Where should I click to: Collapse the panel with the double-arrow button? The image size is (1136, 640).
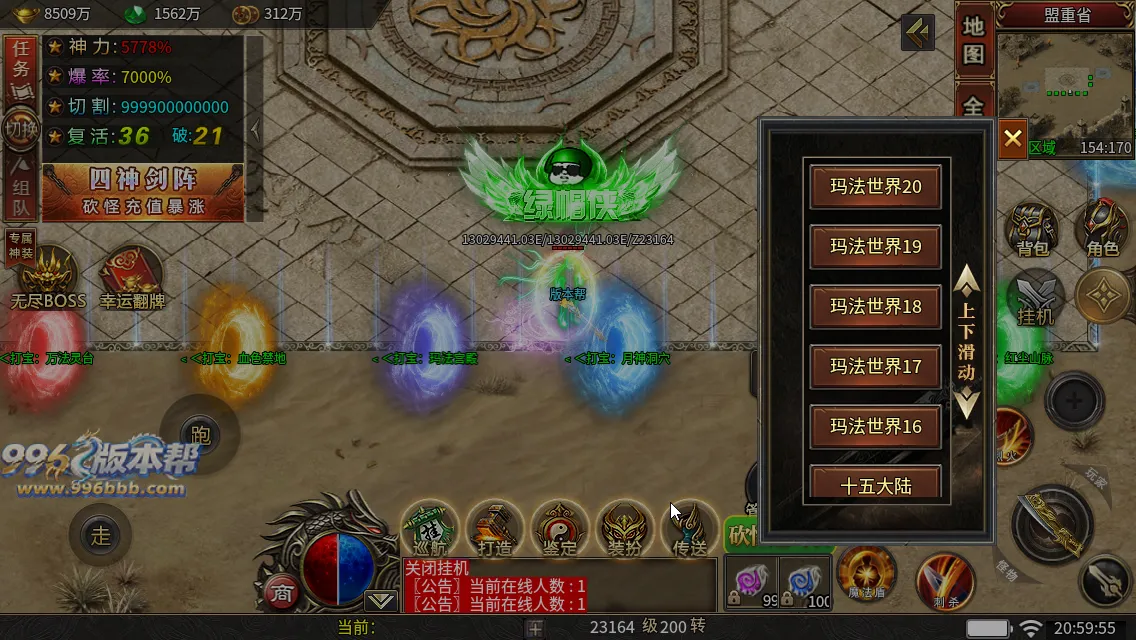(917, 32)
